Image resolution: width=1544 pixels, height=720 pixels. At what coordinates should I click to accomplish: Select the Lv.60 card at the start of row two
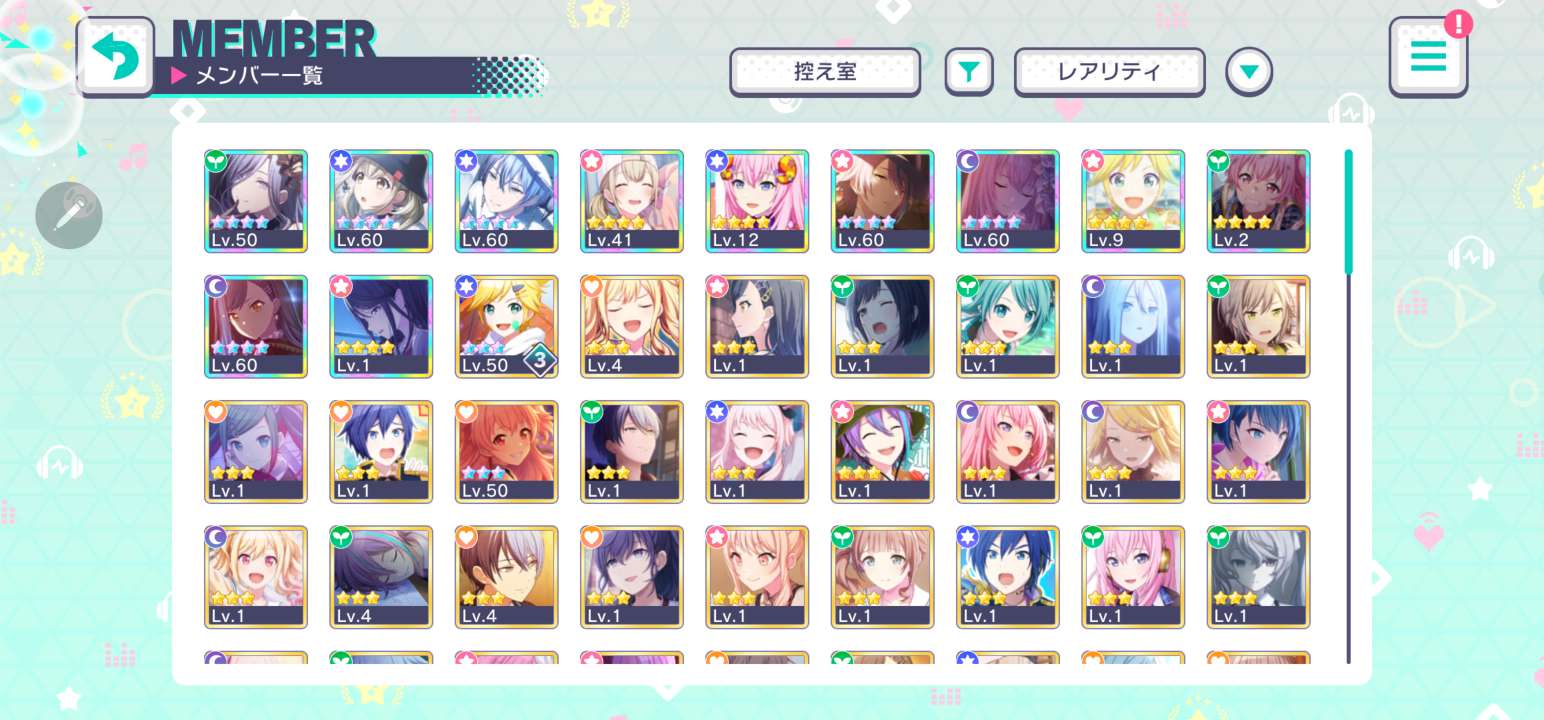(x=256, y=326)
